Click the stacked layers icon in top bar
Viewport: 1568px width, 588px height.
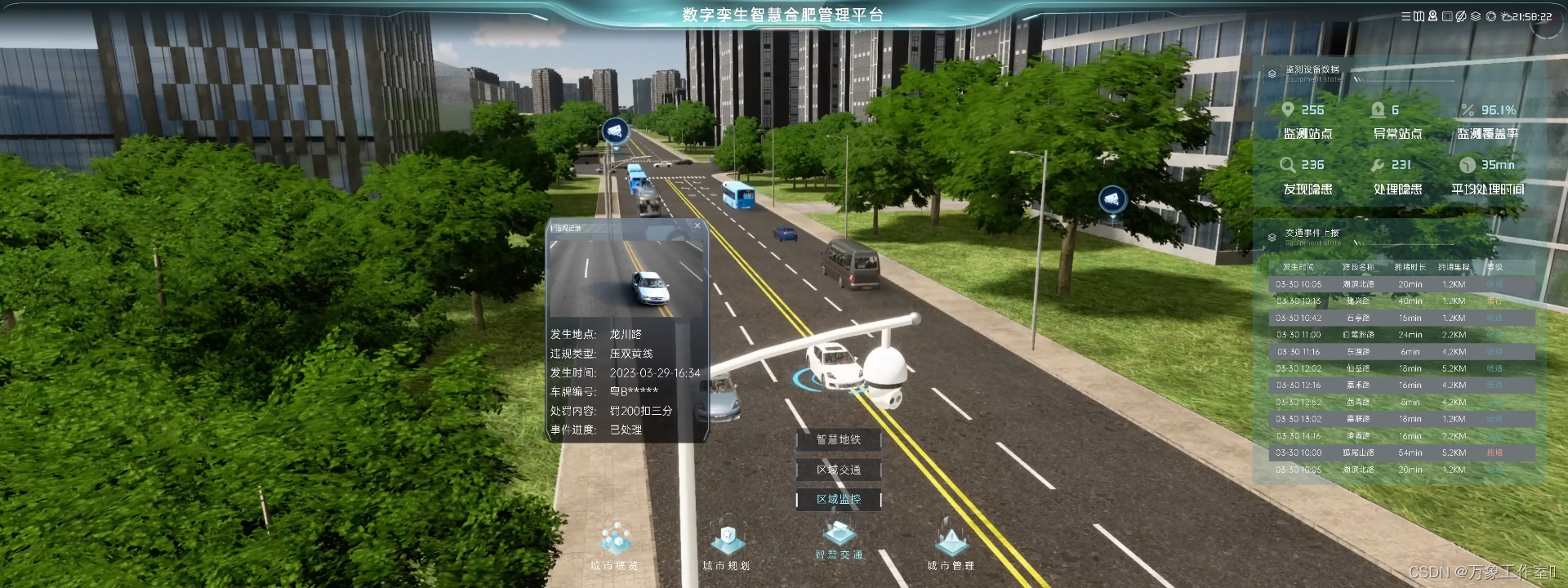point(1476,16)
